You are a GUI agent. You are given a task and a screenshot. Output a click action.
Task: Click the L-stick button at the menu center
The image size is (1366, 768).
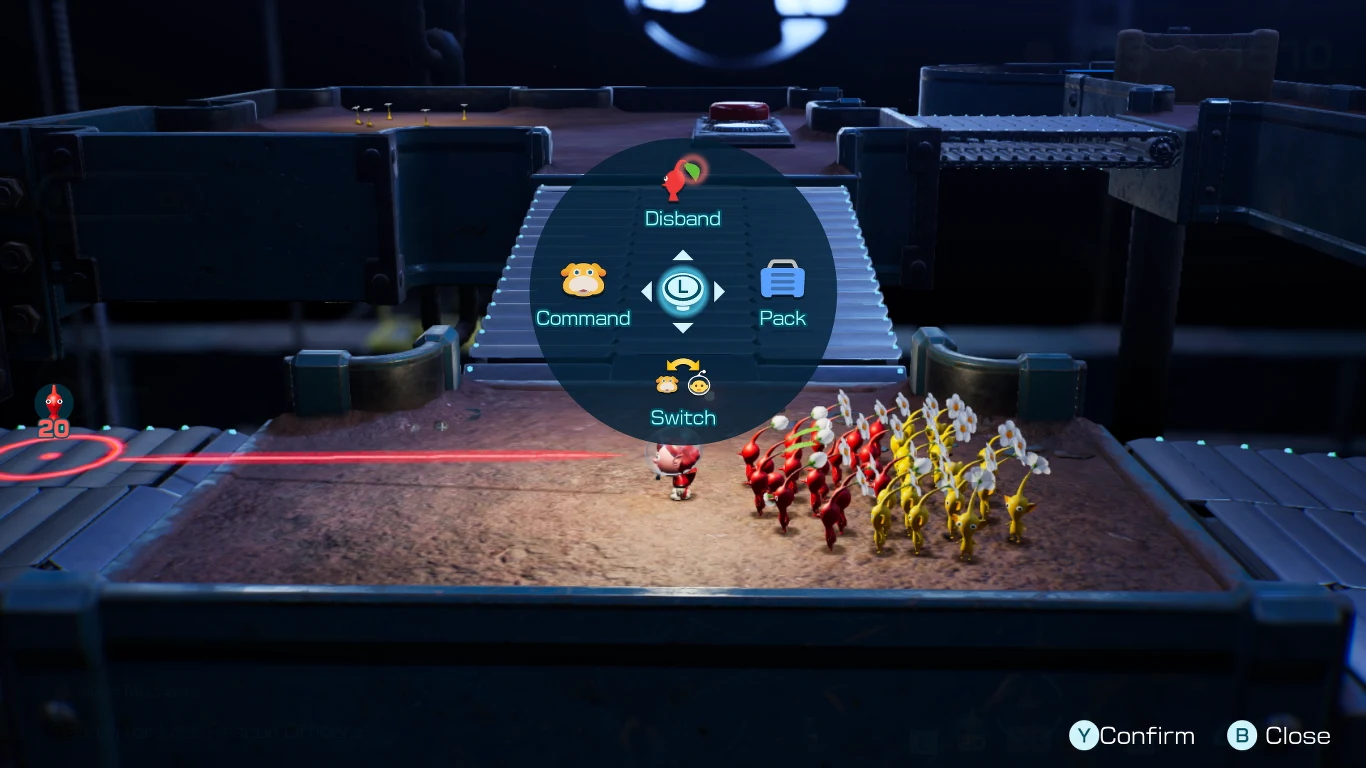pos(683,291)
